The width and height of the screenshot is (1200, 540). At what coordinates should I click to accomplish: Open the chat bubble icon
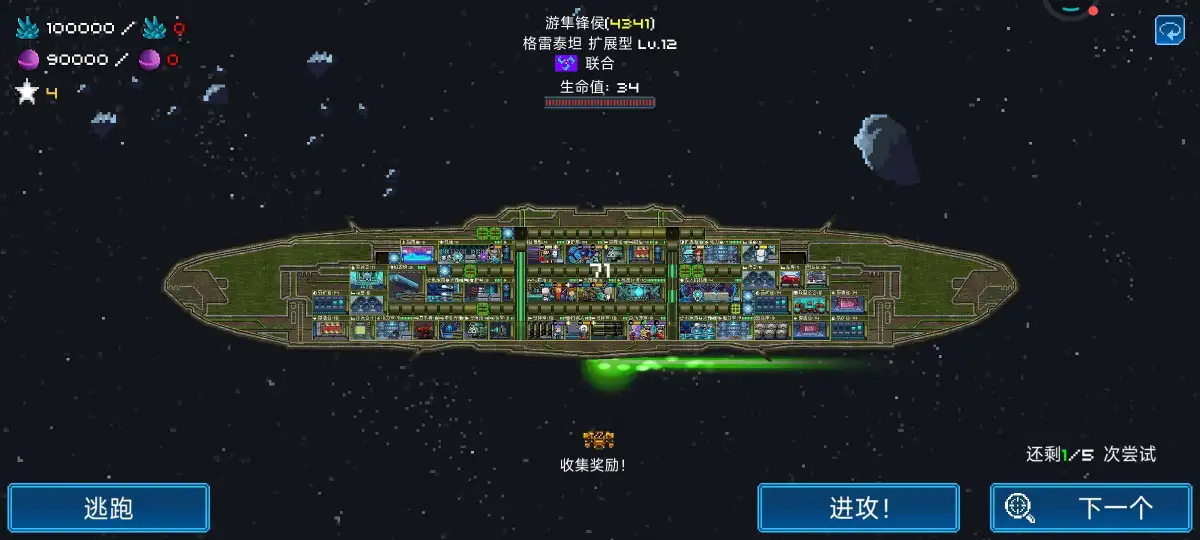(1169, 30)
